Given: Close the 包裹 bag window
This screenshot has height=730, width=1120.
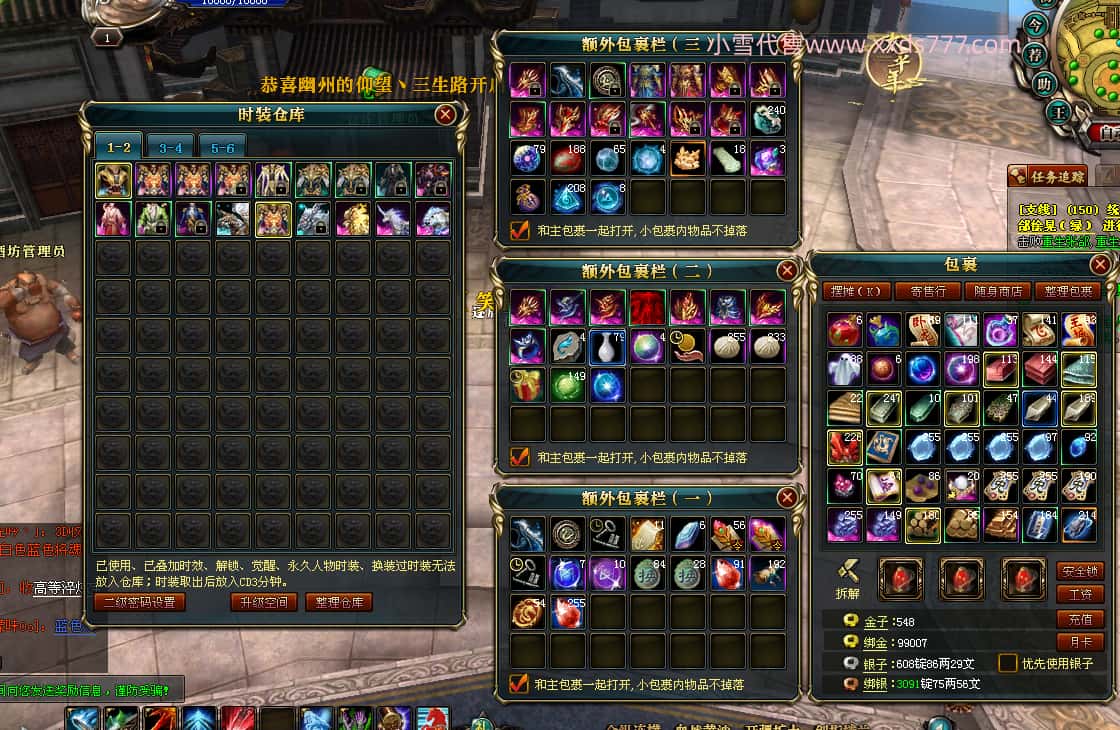Looking at the screenshot, I should 1100,265.
